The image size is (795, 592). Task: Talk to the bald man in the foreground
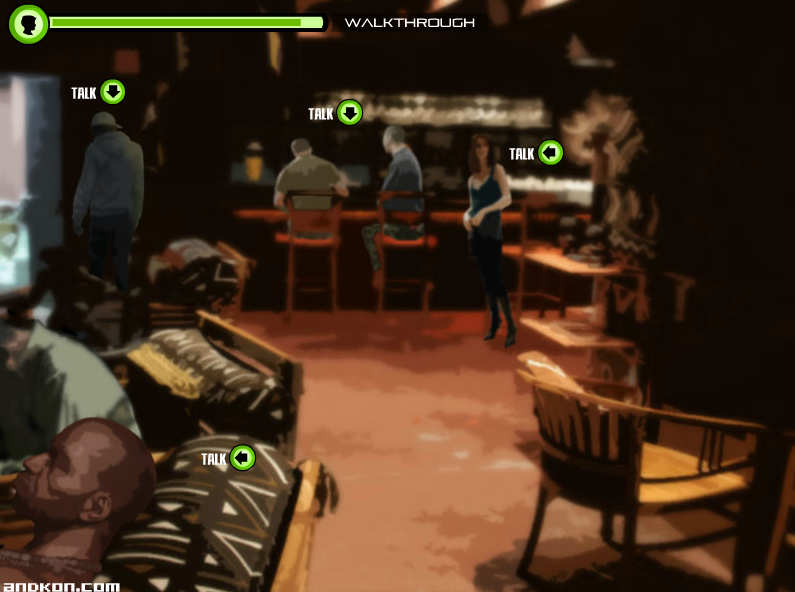pos(242,458)
